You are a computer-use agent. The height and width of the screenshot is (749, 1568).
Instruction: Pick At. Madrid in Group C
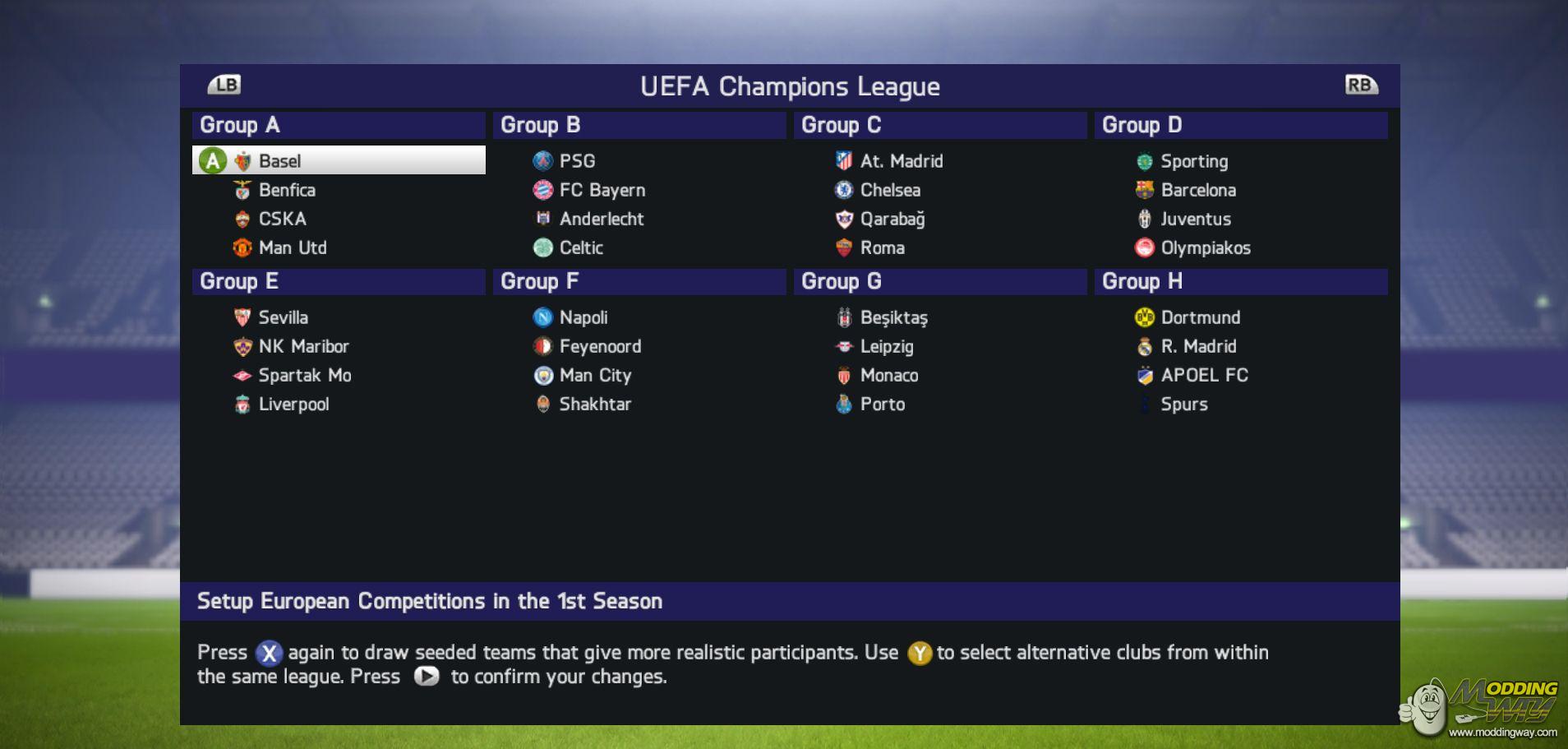click(901, 161)
